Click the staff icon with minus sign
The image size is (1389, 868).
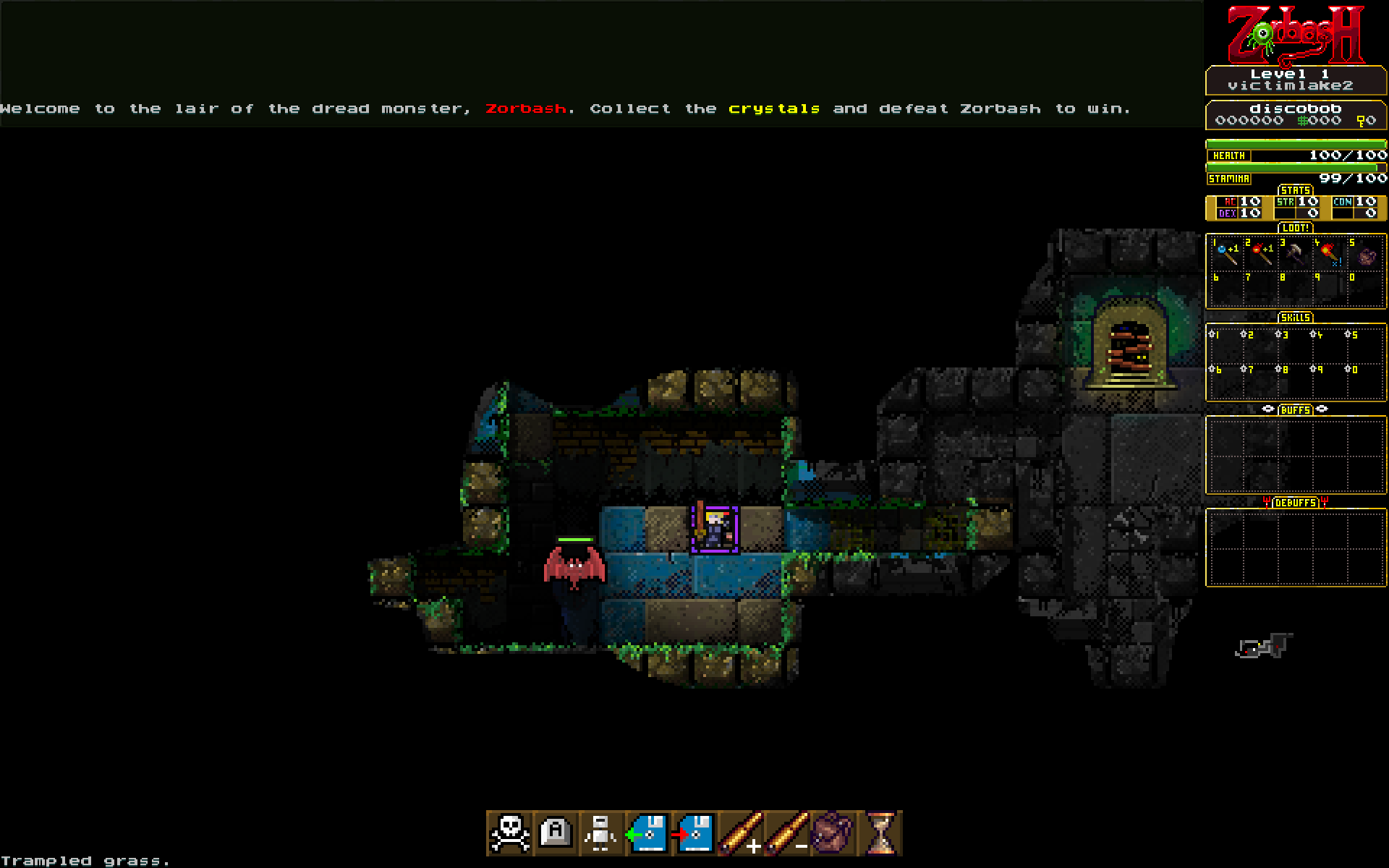[786, 833]
